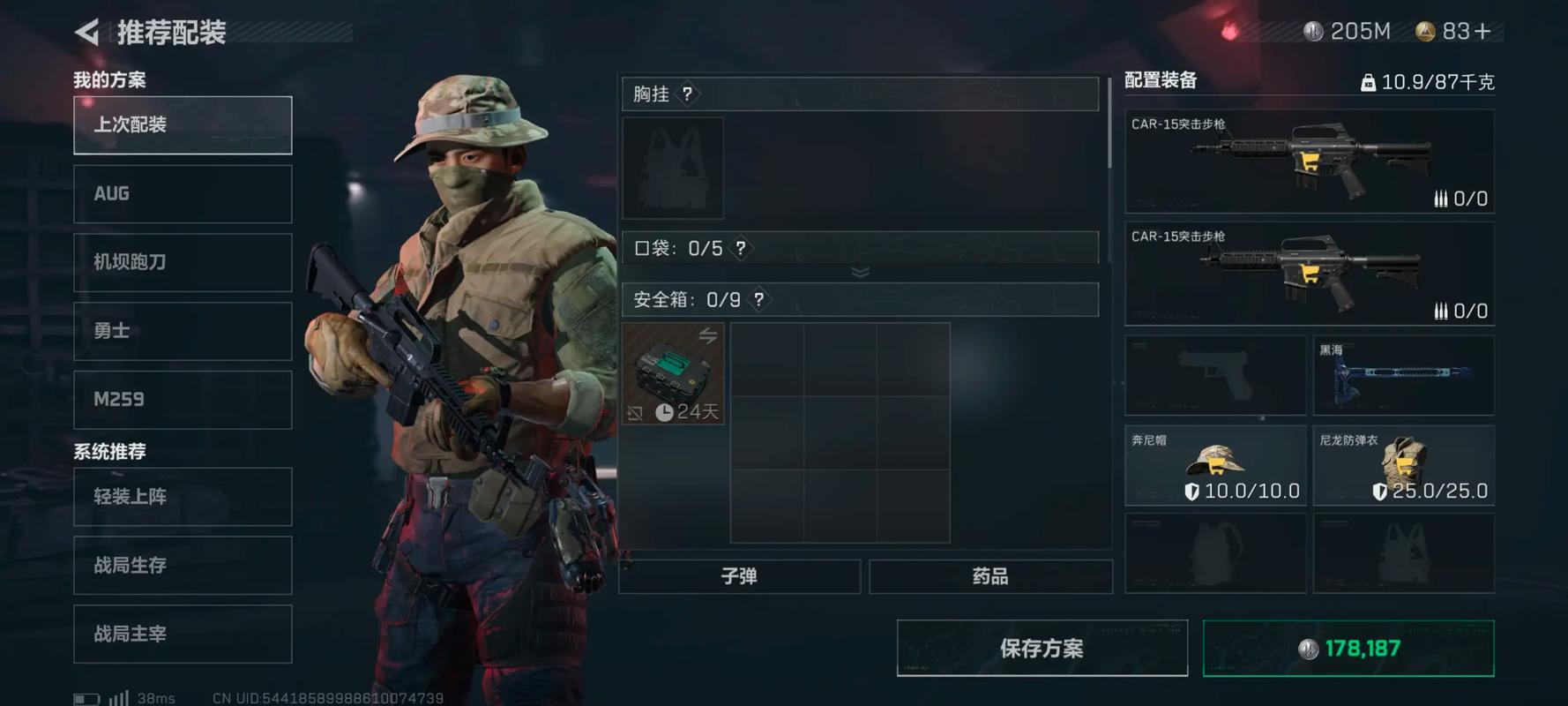Switch to the 药品 tab

[991, 576]
